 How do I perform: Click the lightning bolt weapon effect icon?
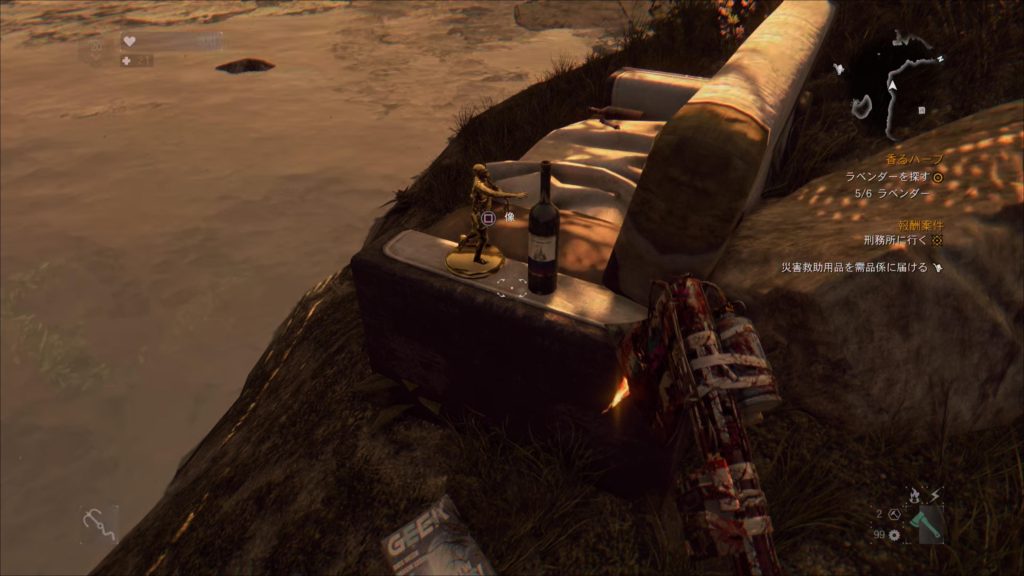tap(936, 494)
